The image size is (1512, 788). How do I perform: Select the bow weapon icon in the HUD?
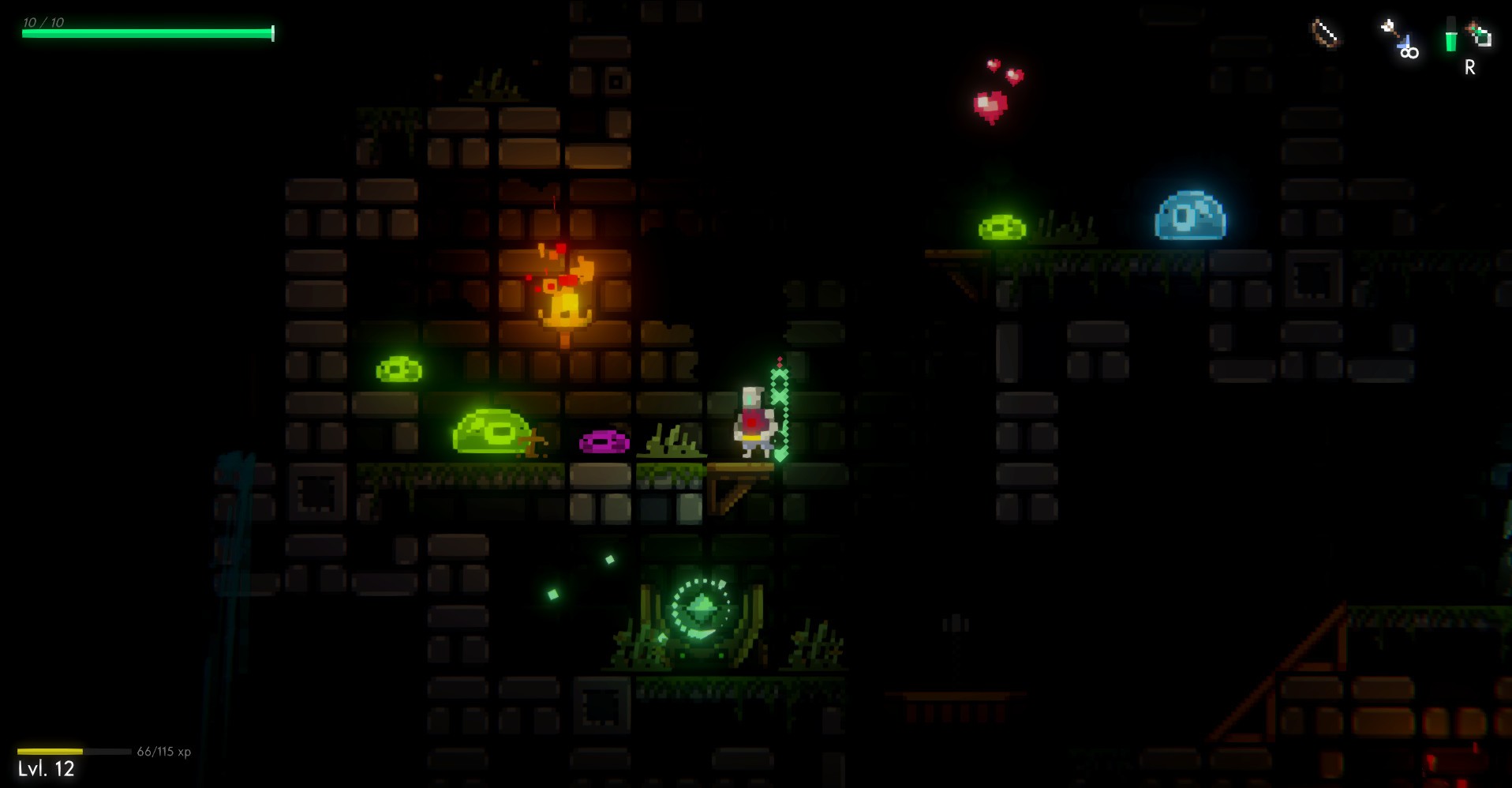1323,33
